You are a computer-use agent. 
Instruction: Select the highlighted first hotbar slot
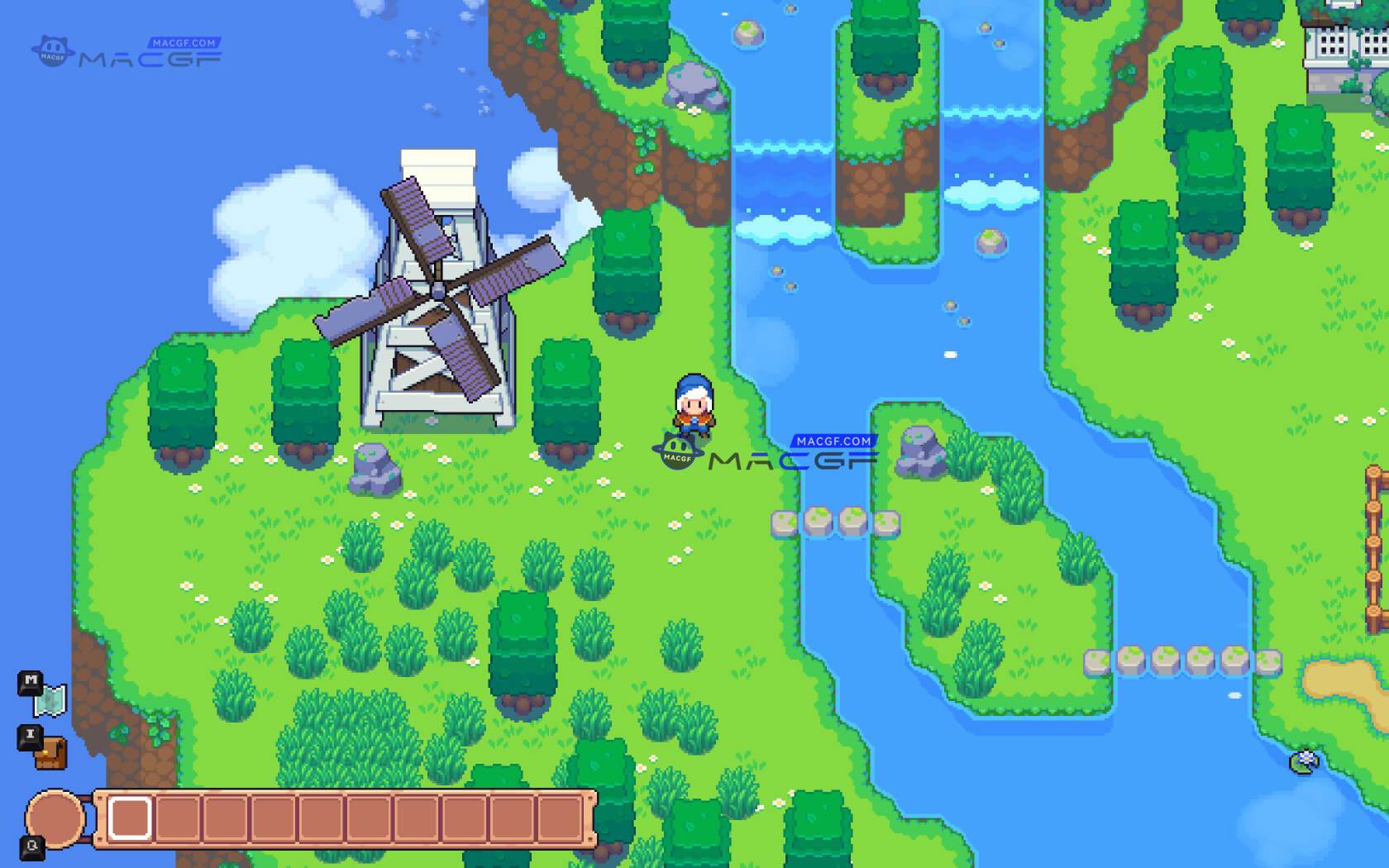pos(132,818)
